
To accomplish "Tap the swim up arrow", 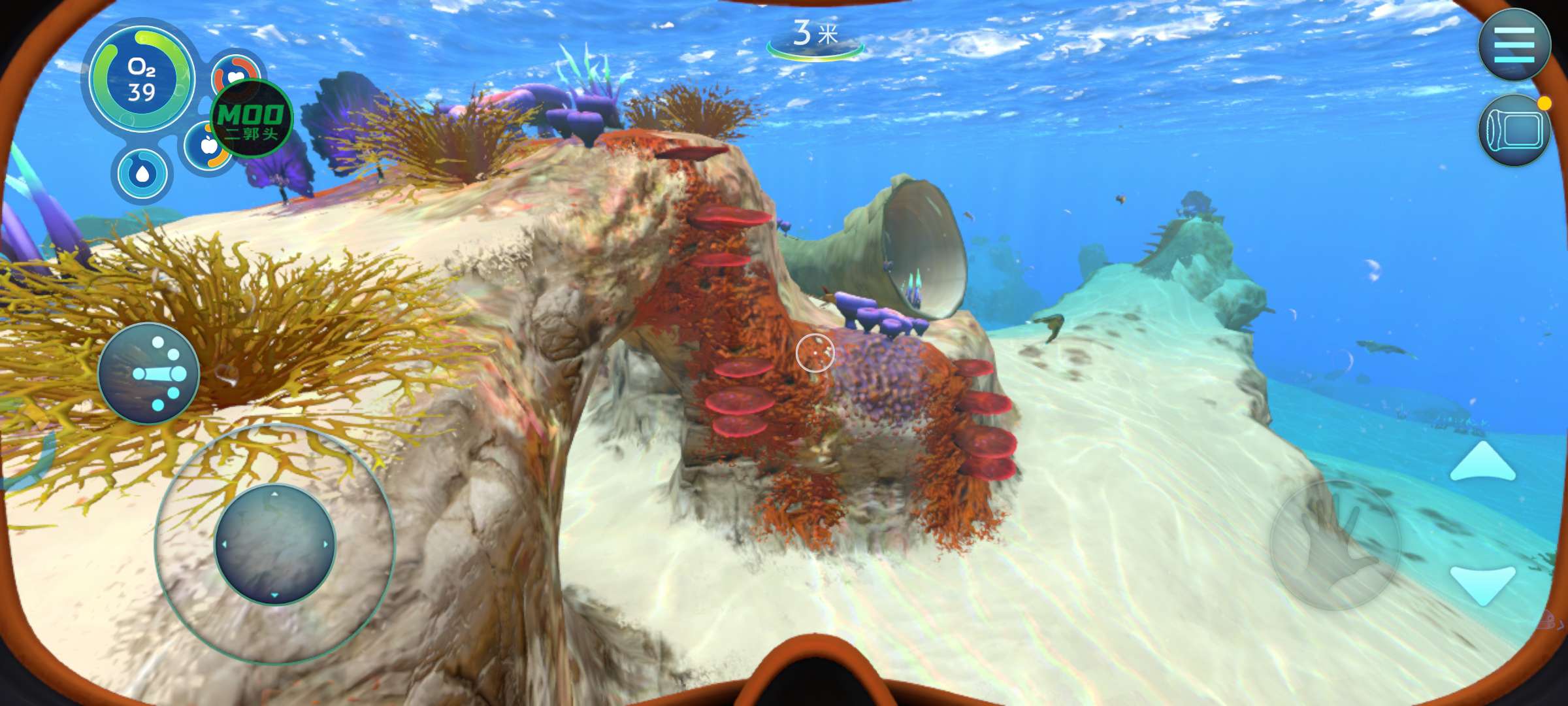I will tap(1482, 462).
